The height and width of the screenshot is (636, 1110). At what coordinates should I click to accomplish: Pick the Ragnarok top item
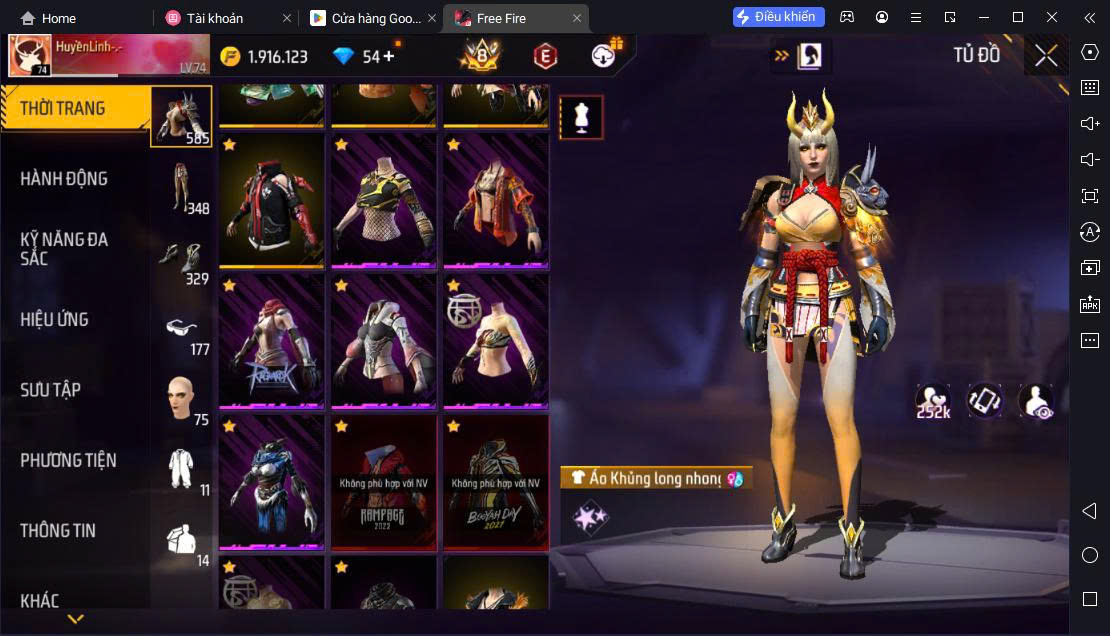point(271,341)
